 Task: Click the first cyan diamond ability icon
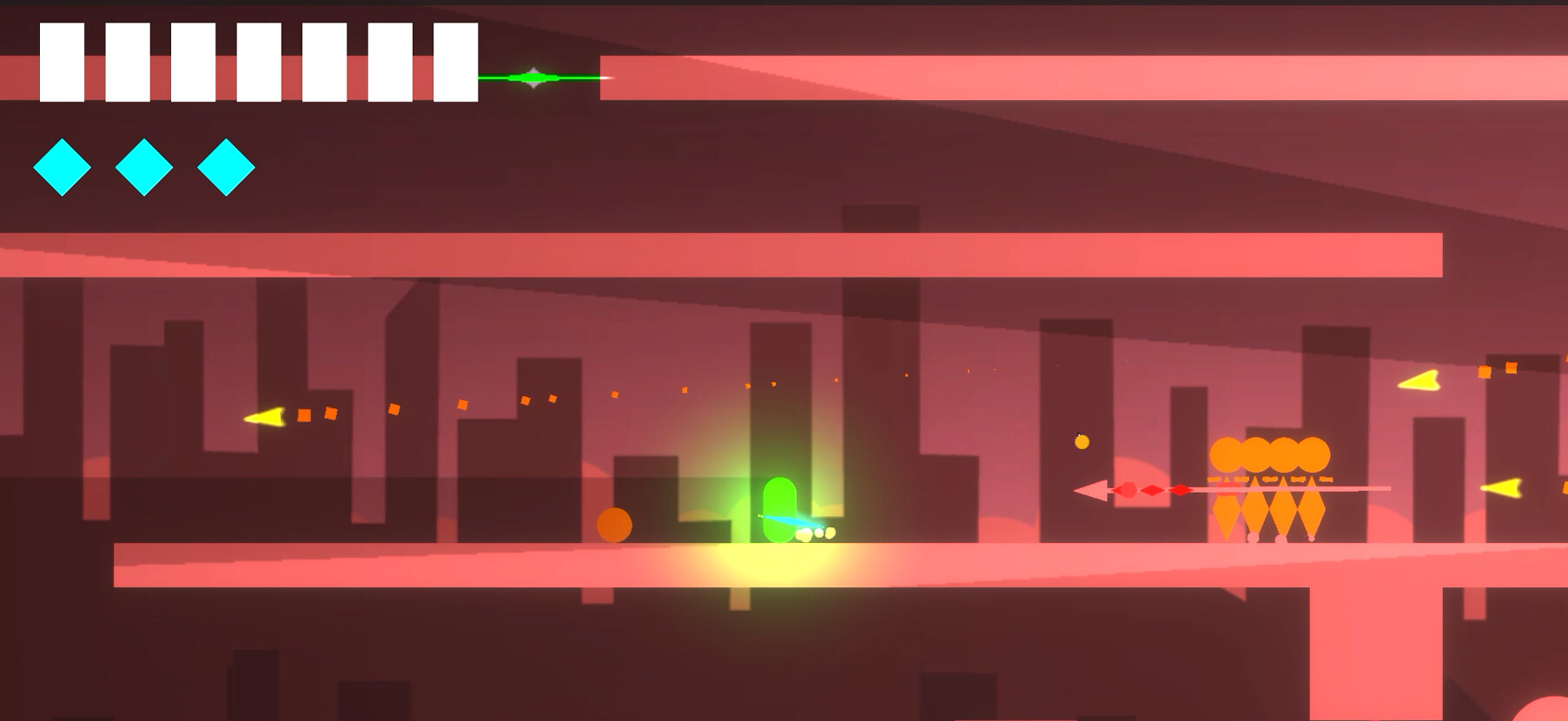[61, 165]
